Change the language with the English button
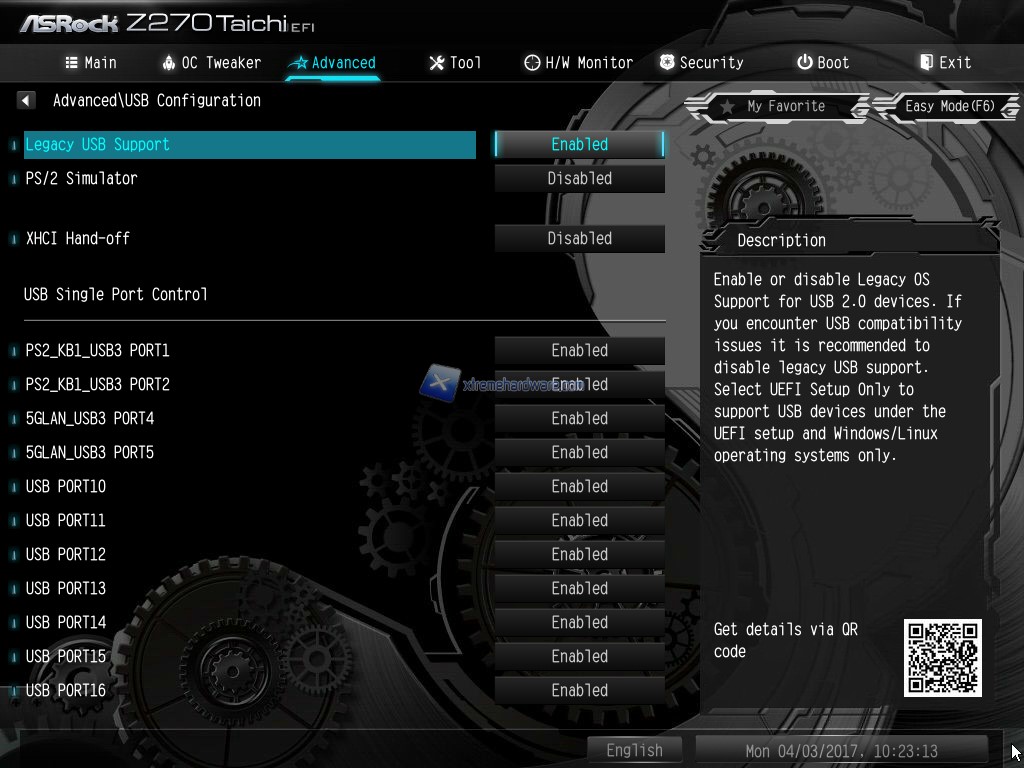 (634, 750)
